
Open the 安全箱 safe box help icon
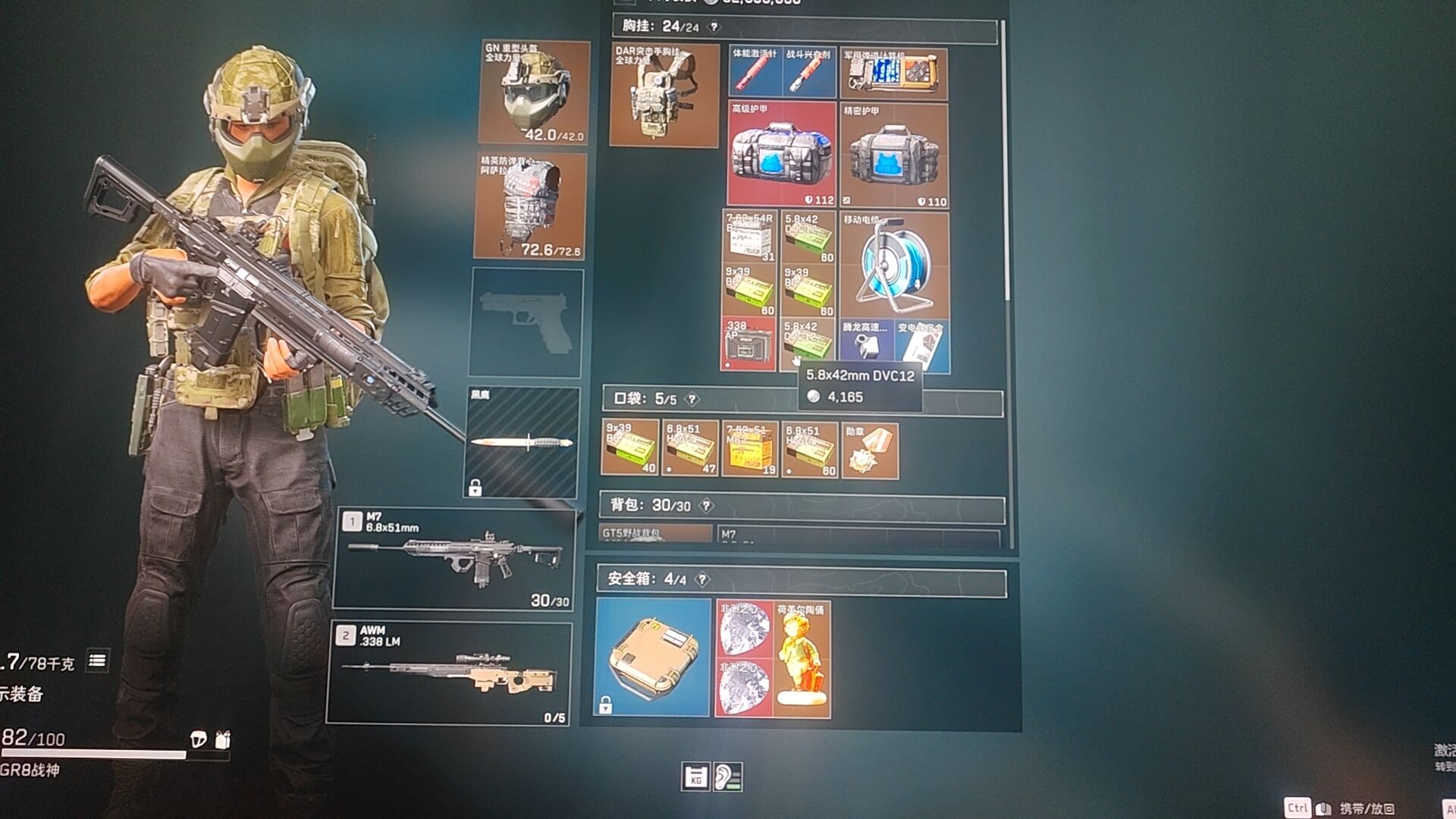(x=703, y=580)
